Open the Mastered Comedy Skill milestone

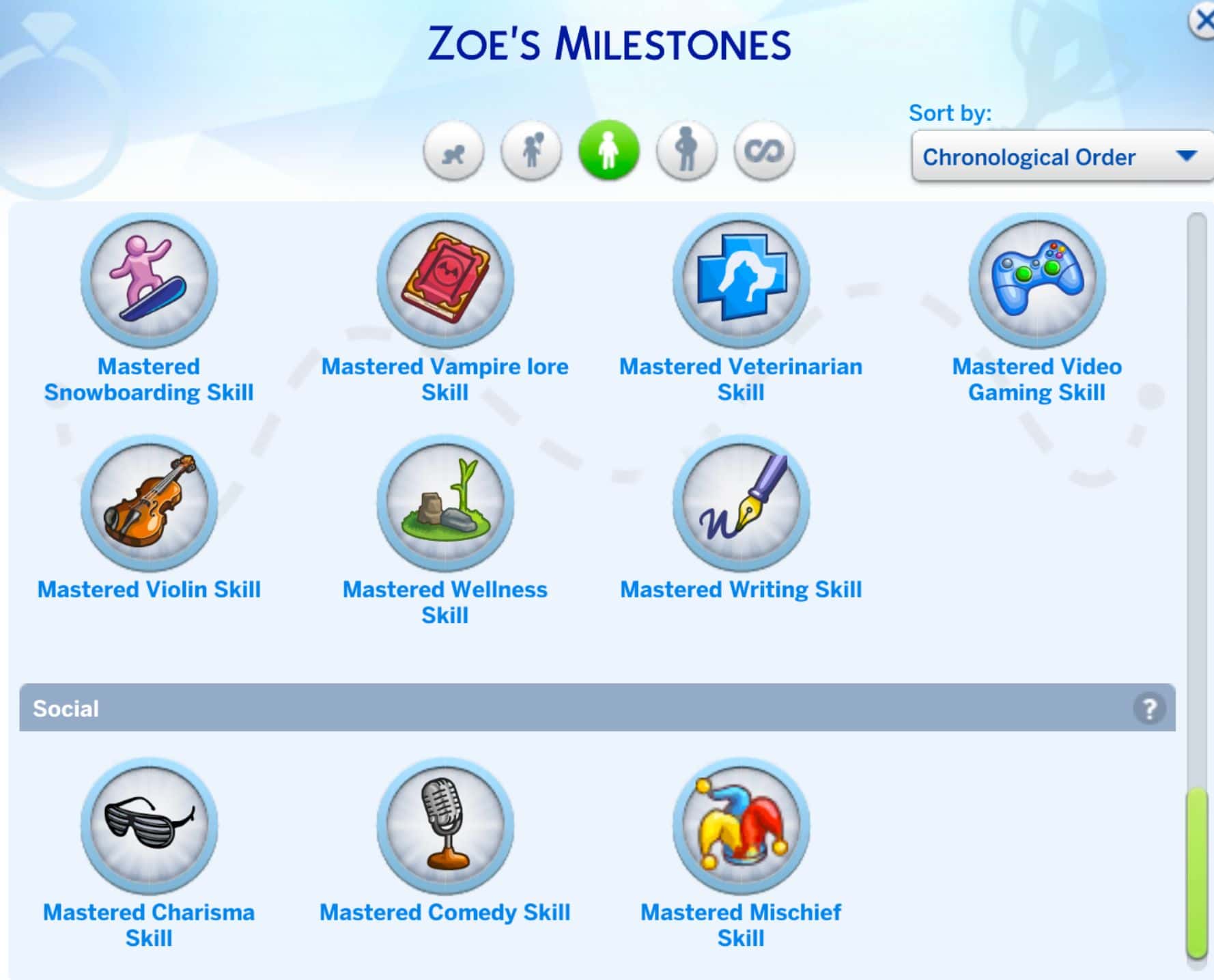(445, 825)
